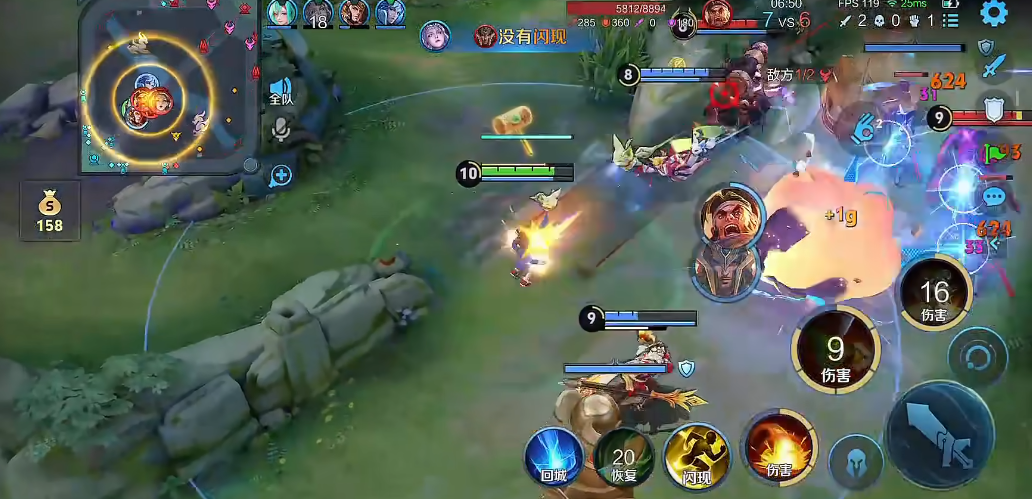
Task: Open the scoreboard list icon
Action: click(x=950, y=19)
